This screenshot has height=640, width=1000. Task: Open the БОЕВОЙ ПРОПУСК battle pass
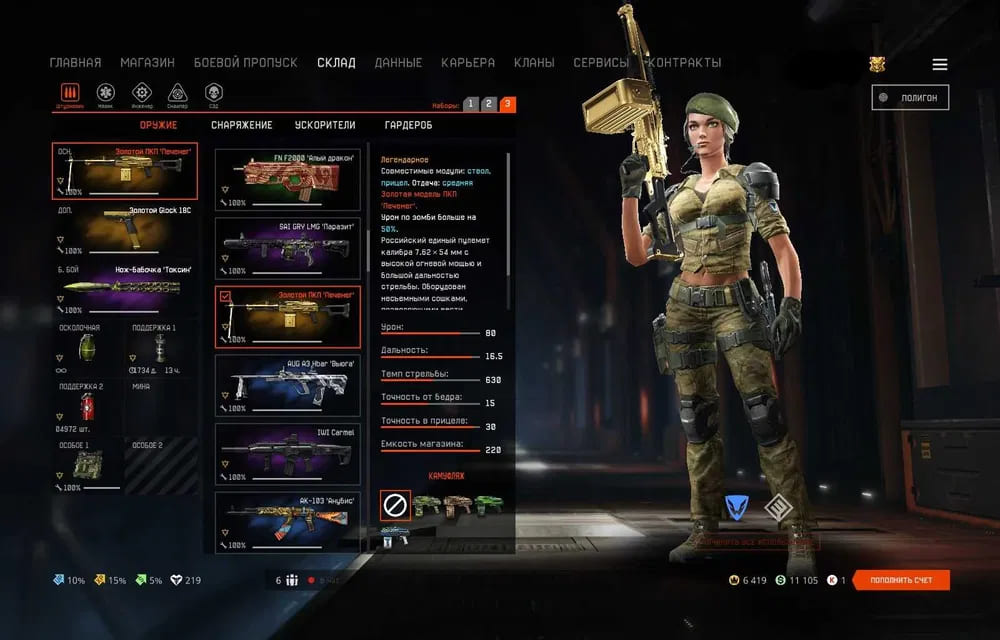245,62
